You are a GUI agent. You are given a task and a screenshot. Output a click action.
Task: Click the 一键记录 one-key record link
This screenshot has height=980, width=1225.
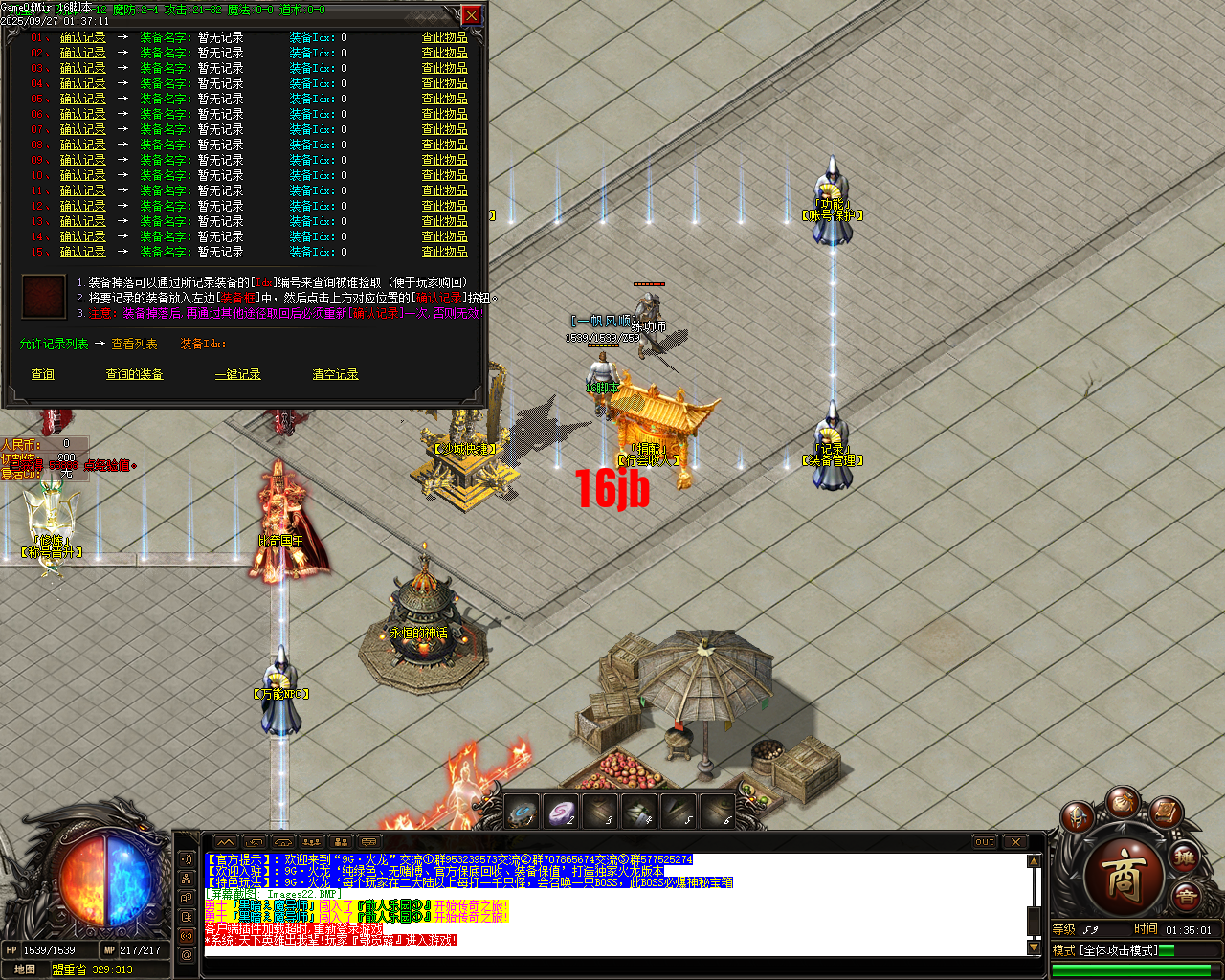point(237,374)
